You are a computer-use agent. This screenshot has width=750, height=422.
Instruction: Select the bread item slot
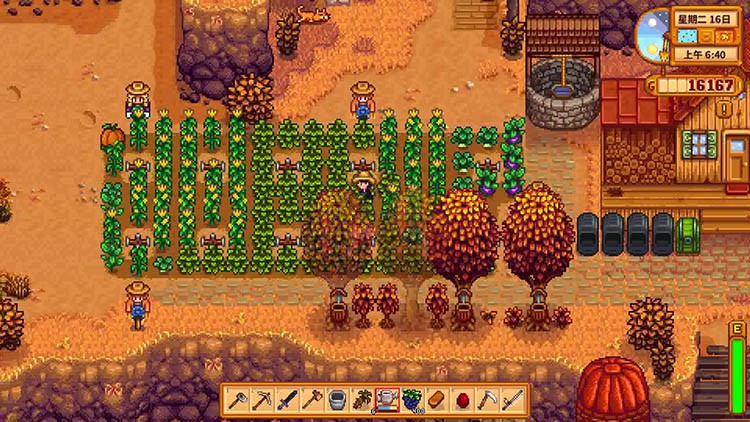point(437,400)
